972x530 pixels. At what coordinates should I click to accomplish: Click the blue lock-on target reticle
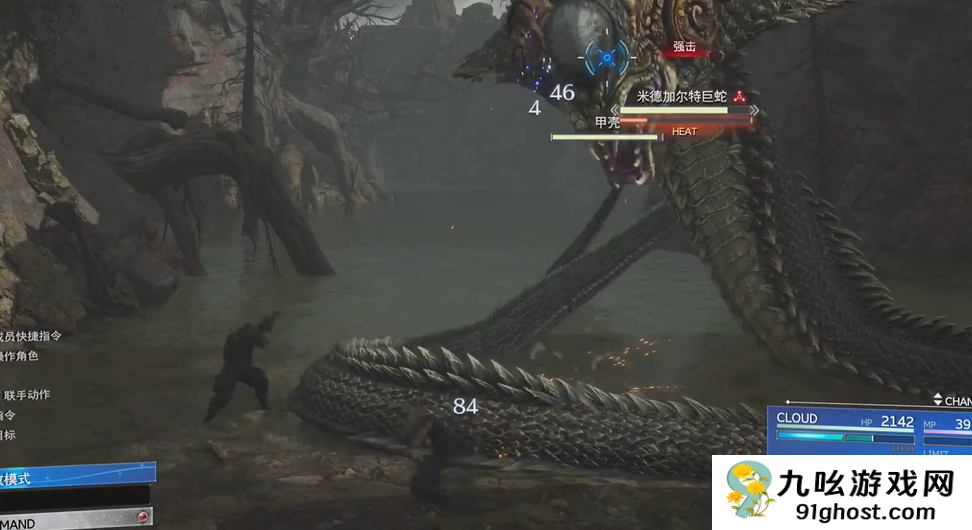tap(605, 58)
